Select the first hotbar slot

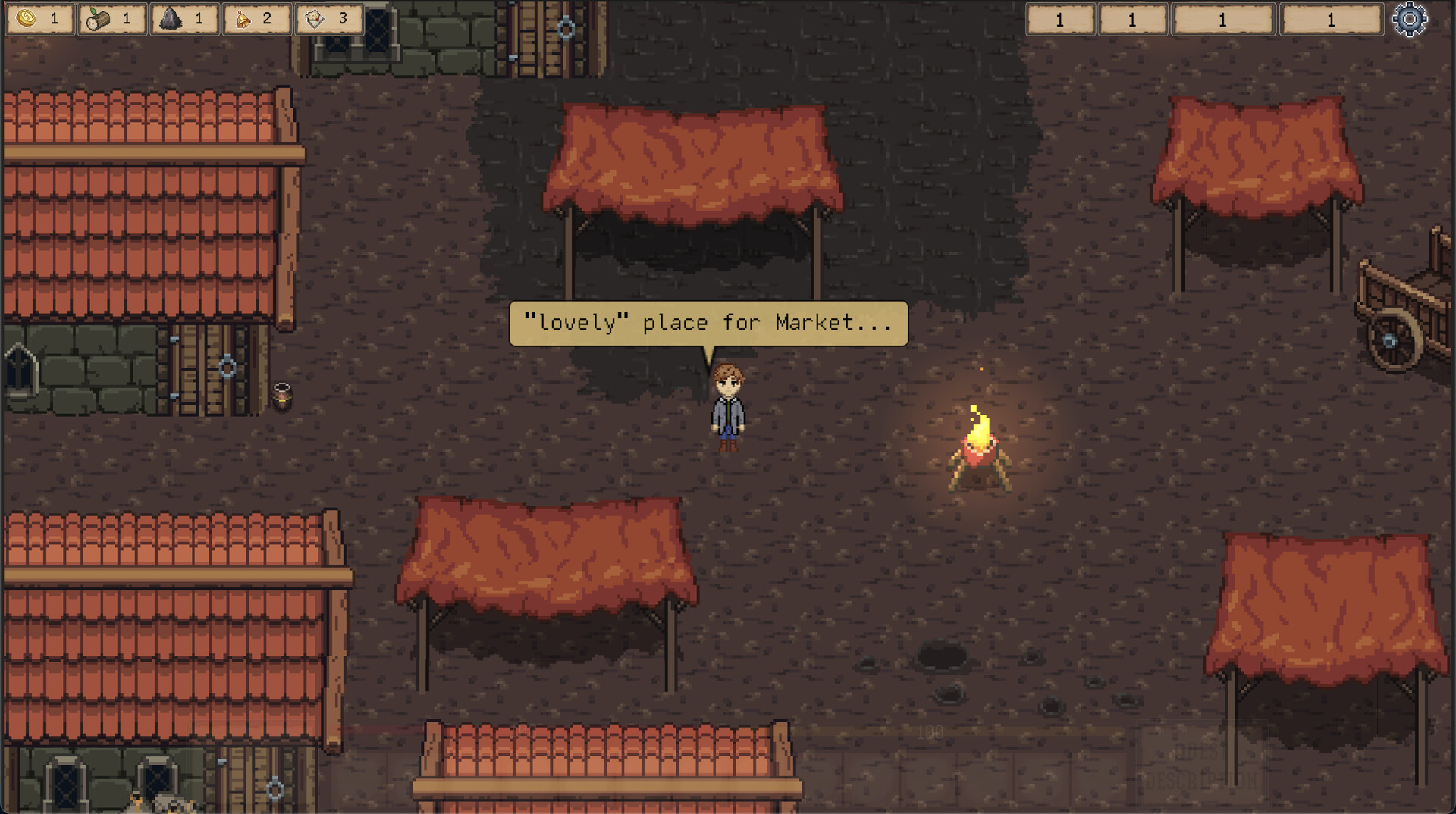point(1059,20)
